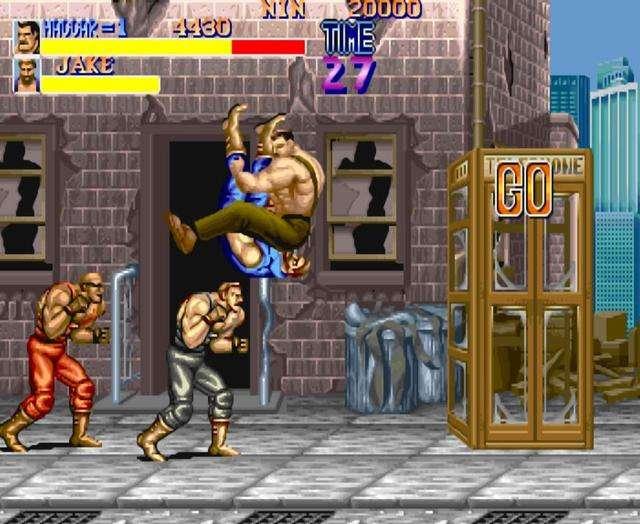Screen dimensions: 640x524
Task: Click Haggar's player portrait
Action: pos(27,37)
